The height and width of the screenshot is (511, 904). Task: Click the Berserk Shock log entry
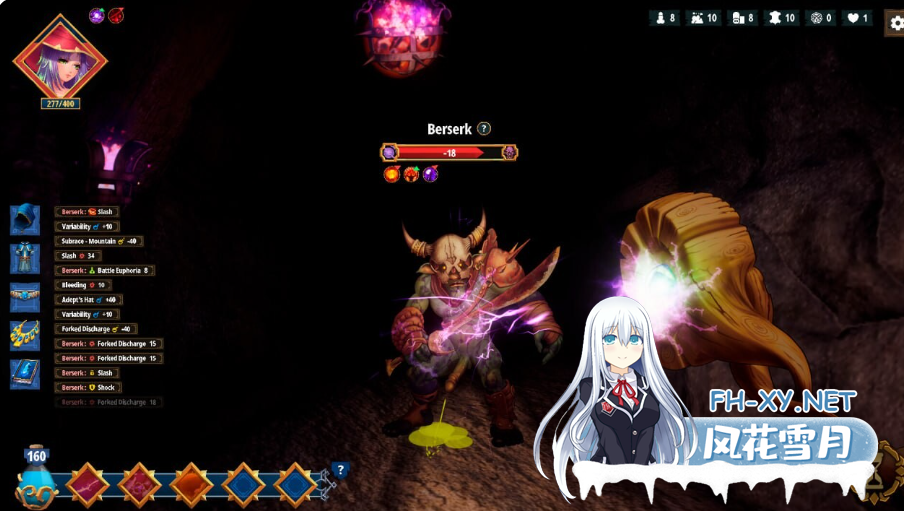pyautogui.click(x=88, y=387)
